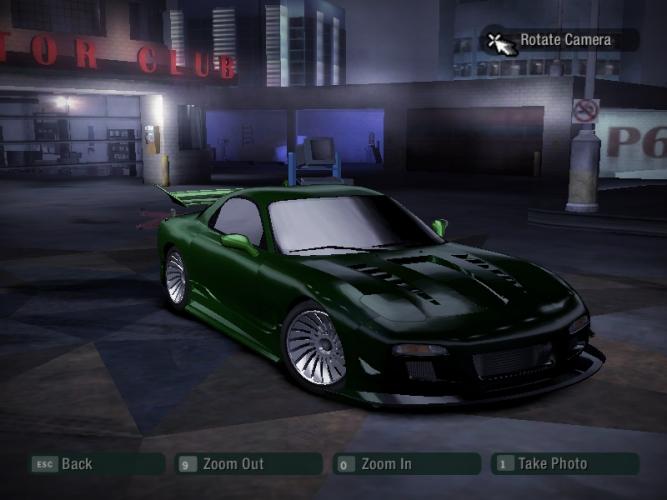Go back using the Back button

click(96, 464)
